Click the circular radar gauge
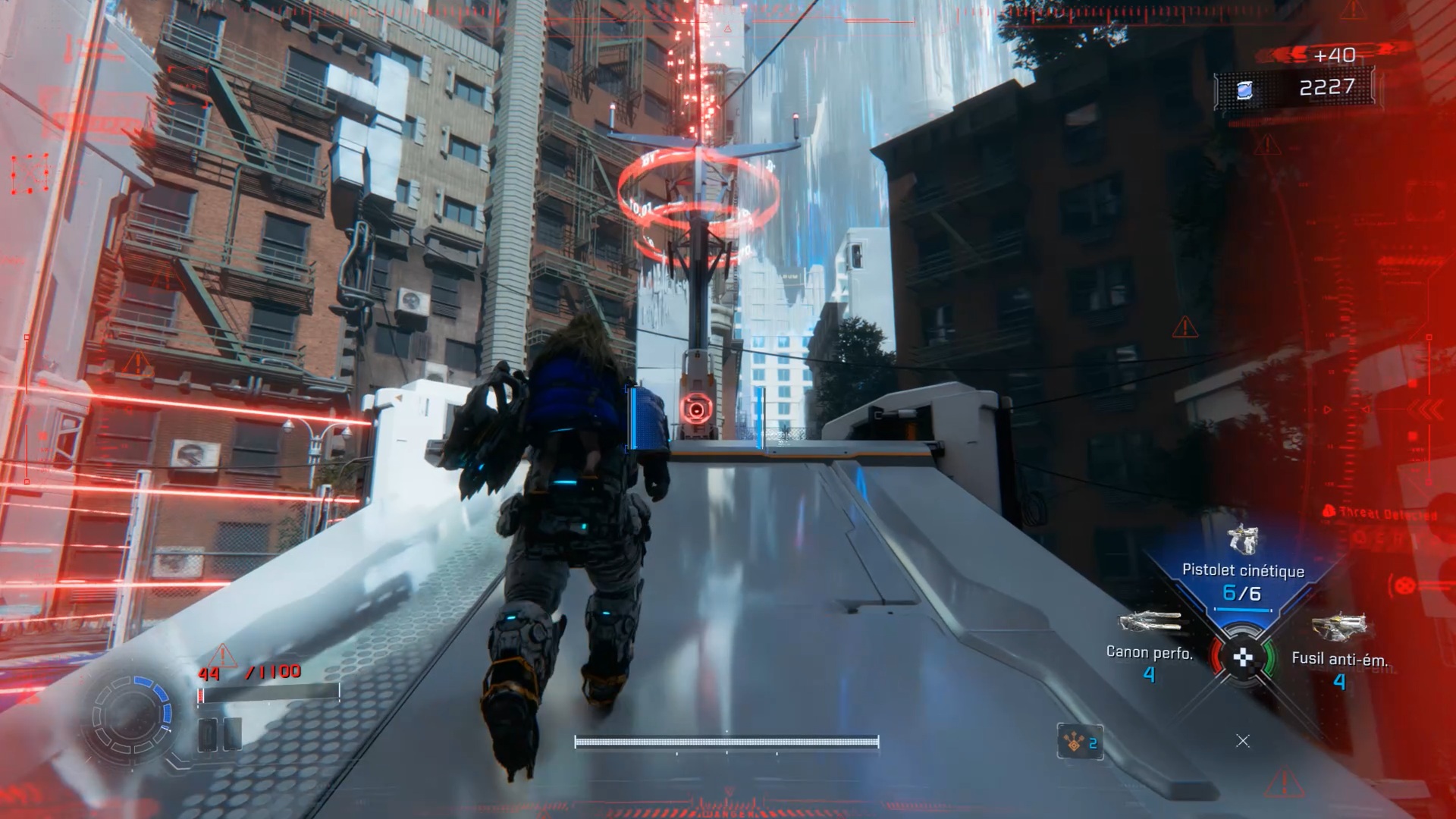 pos(132,715)
